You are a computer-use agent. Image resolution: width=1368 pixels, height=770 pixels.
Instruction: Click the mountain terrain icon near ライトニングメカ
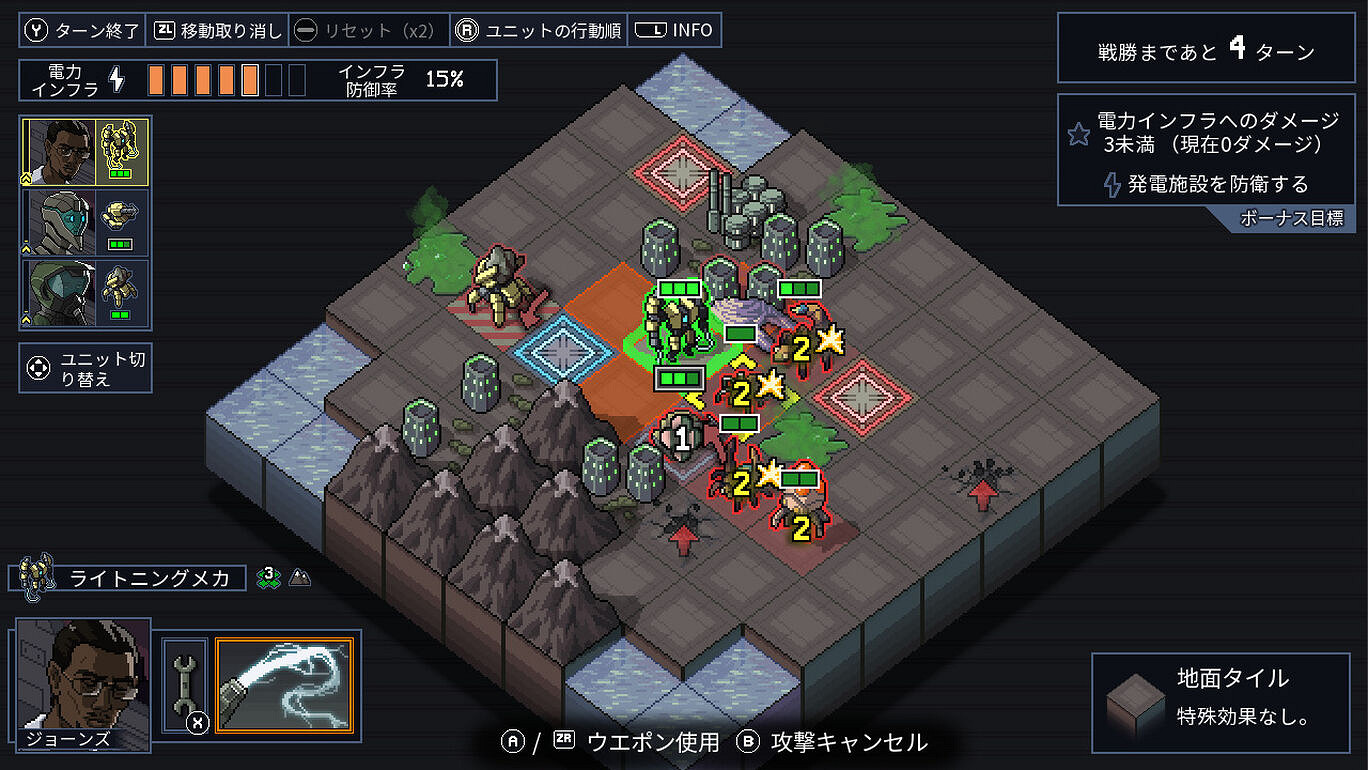[302, 577]
